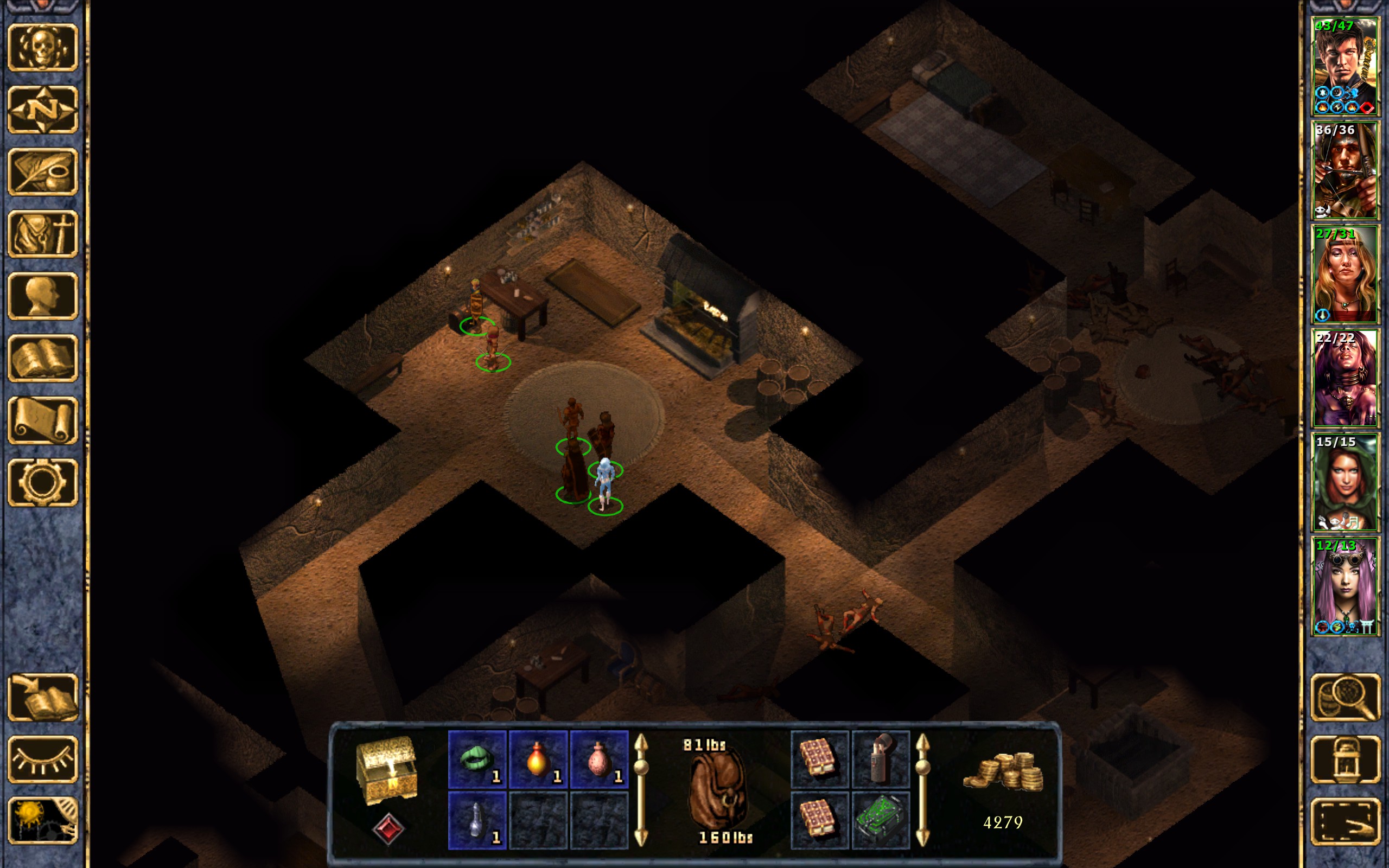Select the scroll case in backpack
Viewport: 1389px width, 868px height.
click(881, 759)
